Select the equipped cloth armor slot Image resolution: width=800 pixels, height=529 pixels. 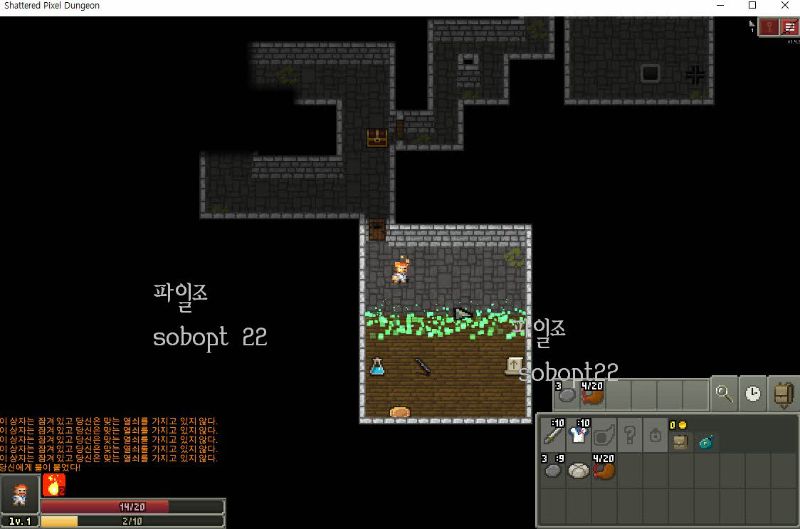[x=579, y=434]
